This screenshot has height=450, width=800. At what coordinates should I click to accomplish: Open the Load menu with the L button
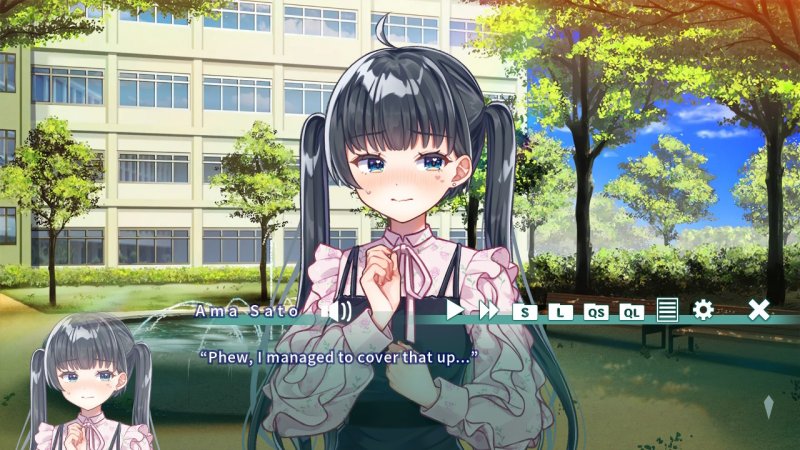pyautogui.click(x=560, y=311)
